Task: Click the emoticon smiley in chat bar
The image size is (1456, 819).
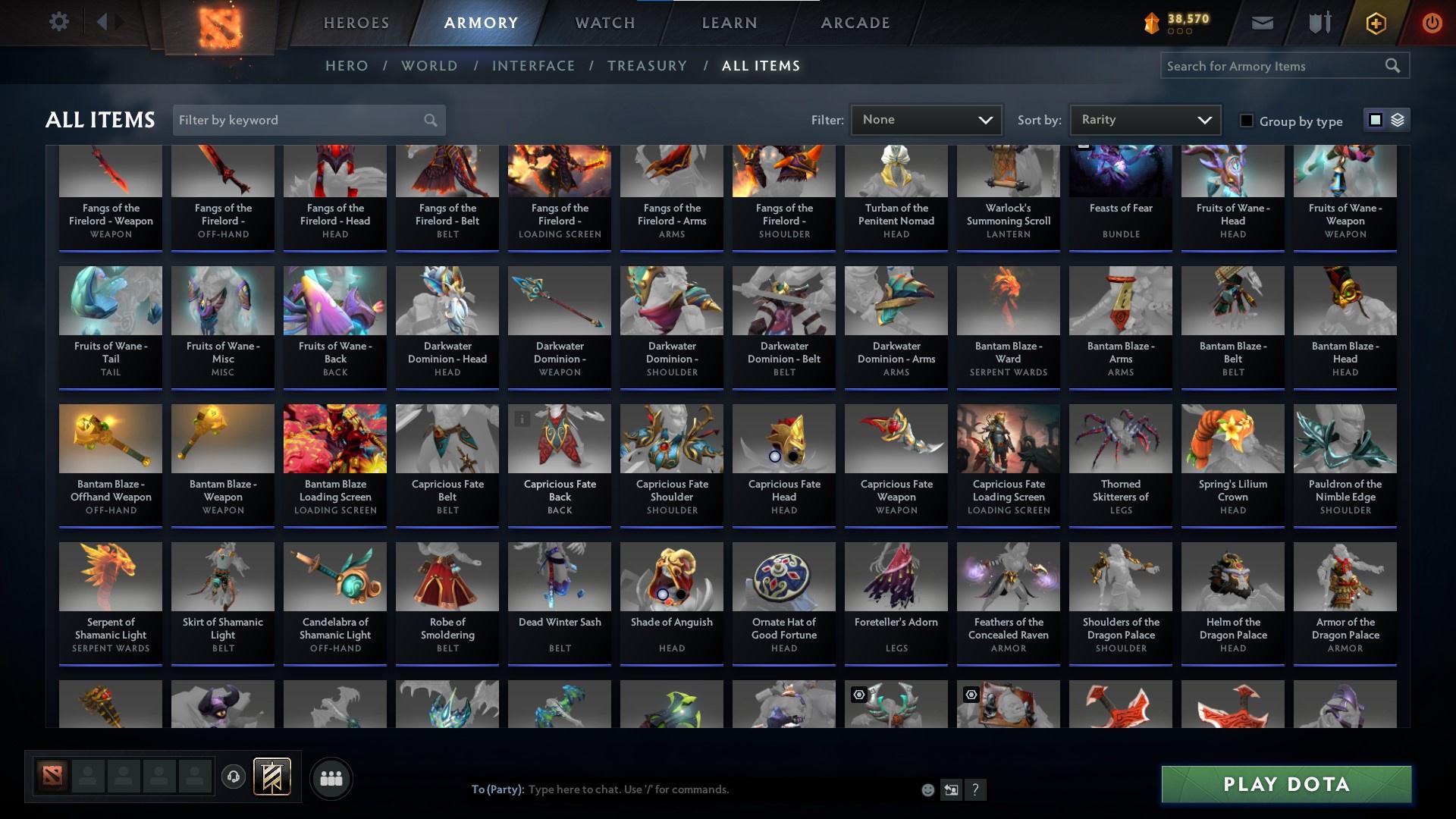Action: point(927,789)
